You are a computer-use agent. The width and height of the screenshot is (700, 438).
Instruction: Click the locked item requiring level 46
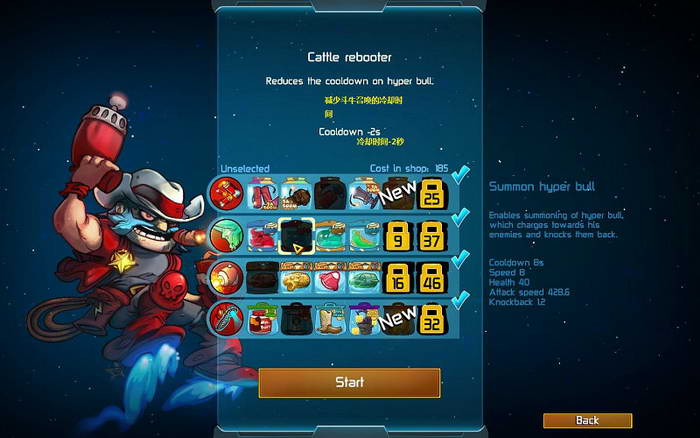click(432, 278)
